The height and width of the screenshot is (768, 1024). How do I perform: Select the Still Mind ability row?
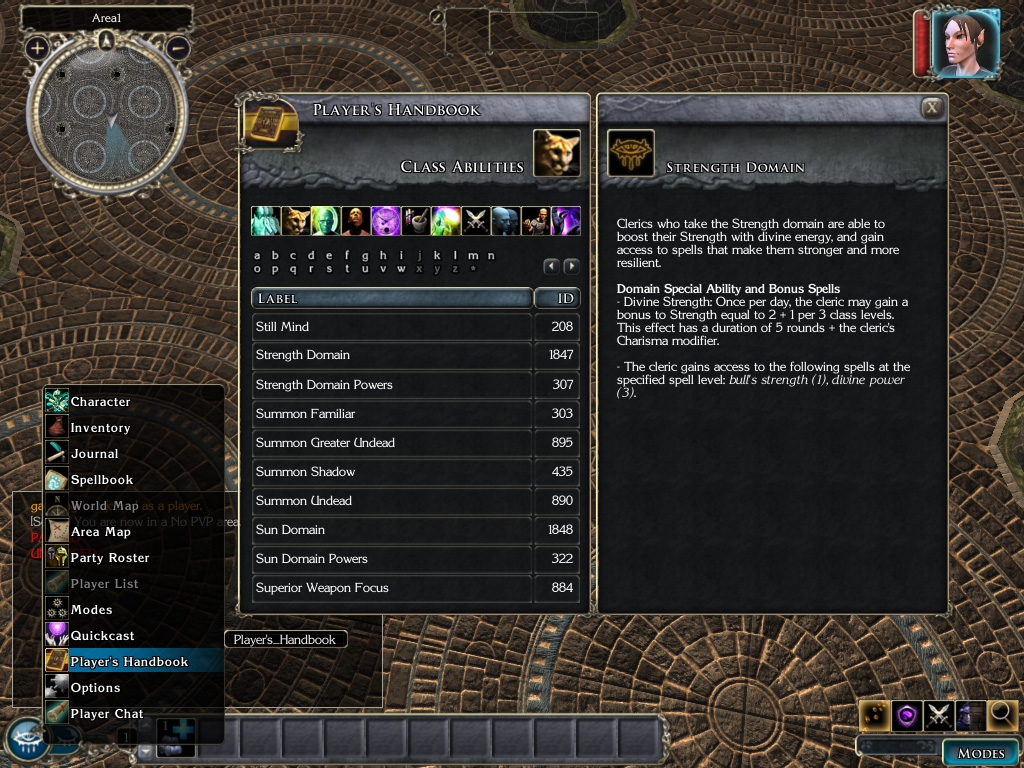[x=391, y=327]
